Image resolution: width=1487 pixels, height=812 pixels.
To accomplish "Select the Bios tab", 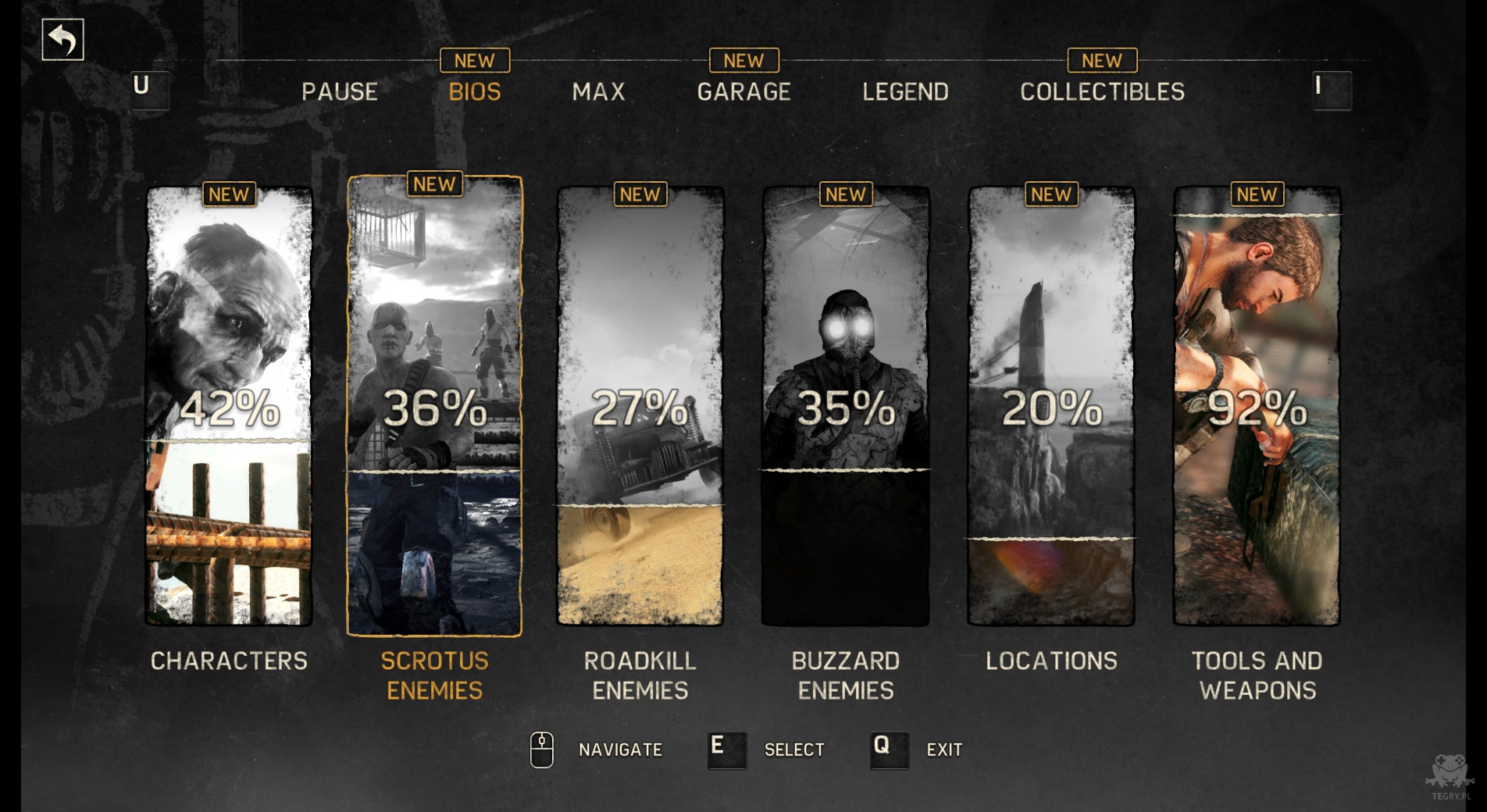I will 475,92.
